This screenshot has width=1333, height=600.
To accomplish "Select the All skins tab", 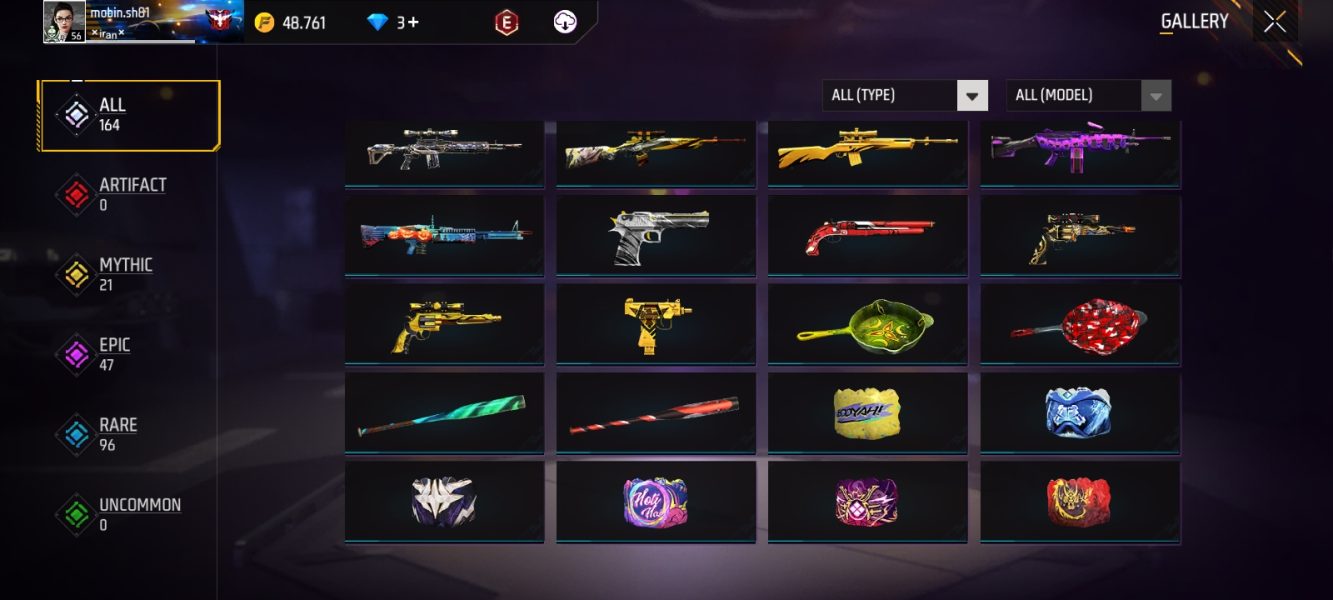I will pyautogui.click(x=130, y=115).
